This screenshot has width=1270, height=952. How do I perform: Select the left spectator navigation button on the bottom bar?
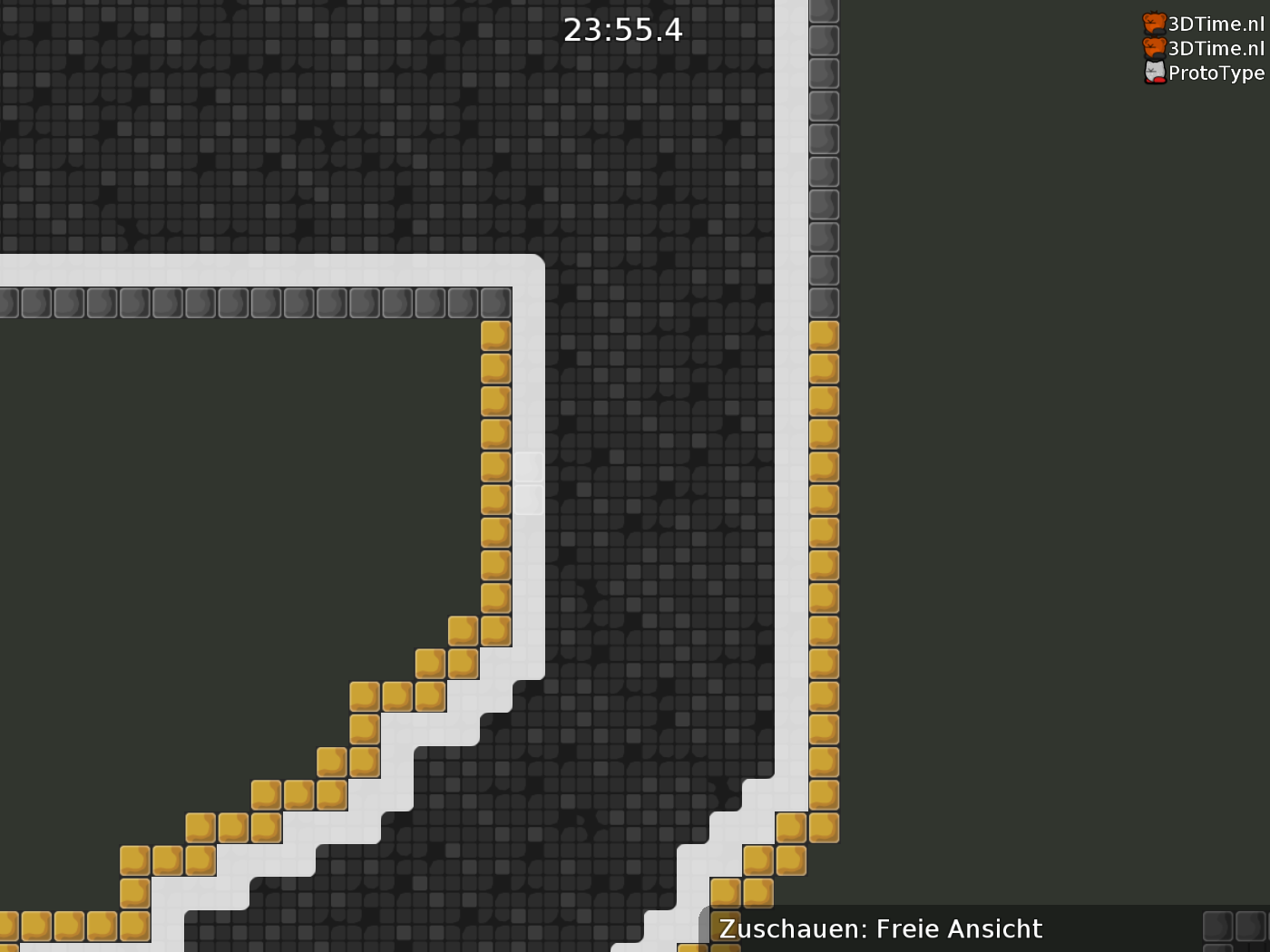tap(1216, 928)
